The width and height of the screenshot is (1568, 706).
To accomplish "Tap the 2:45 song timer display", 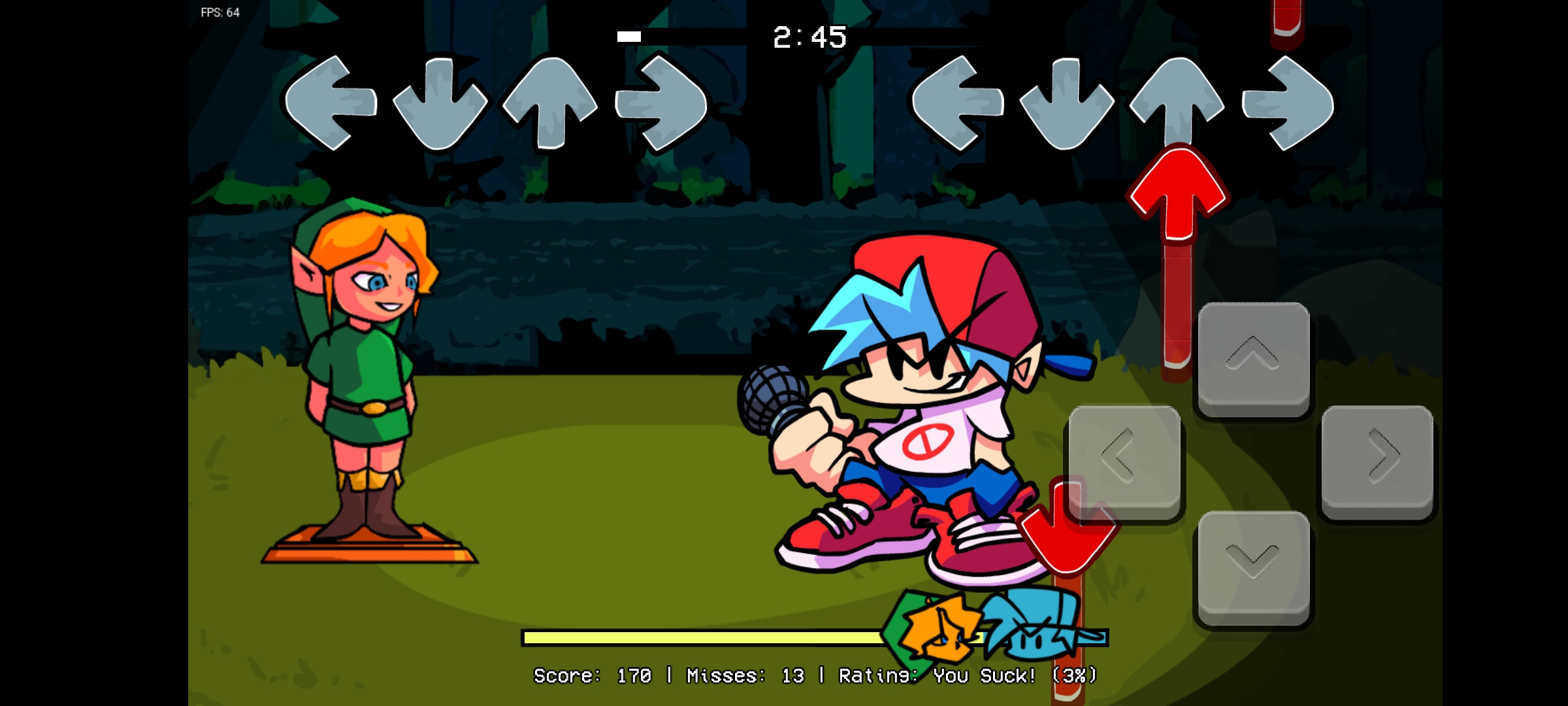I will [810, 37].
